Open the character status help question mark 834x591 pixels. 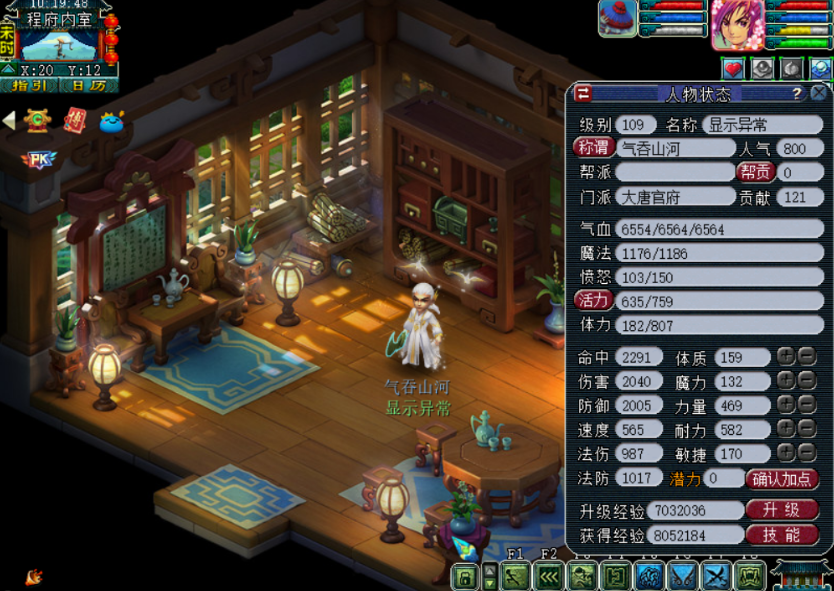point(797,94)
